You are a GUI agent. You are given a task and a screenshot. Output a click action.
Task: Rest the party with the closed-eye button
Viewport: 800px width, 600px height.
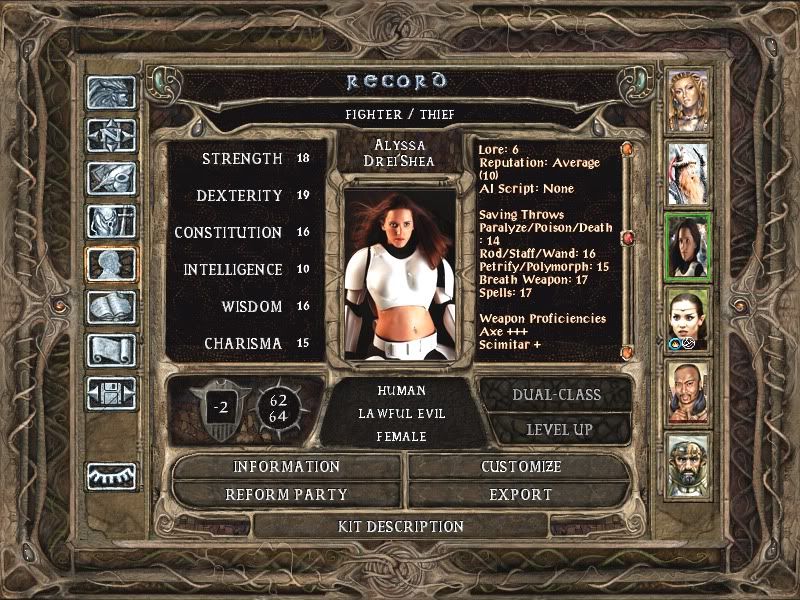tap(111, 477)
